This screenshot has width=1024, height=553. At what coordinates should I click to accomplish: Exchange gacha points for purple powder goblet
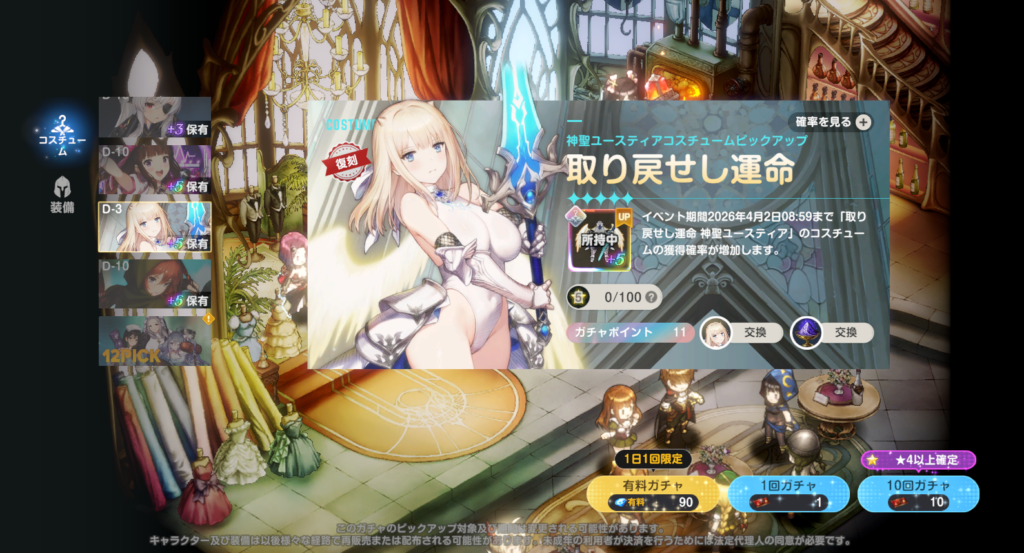coord(832,333)
